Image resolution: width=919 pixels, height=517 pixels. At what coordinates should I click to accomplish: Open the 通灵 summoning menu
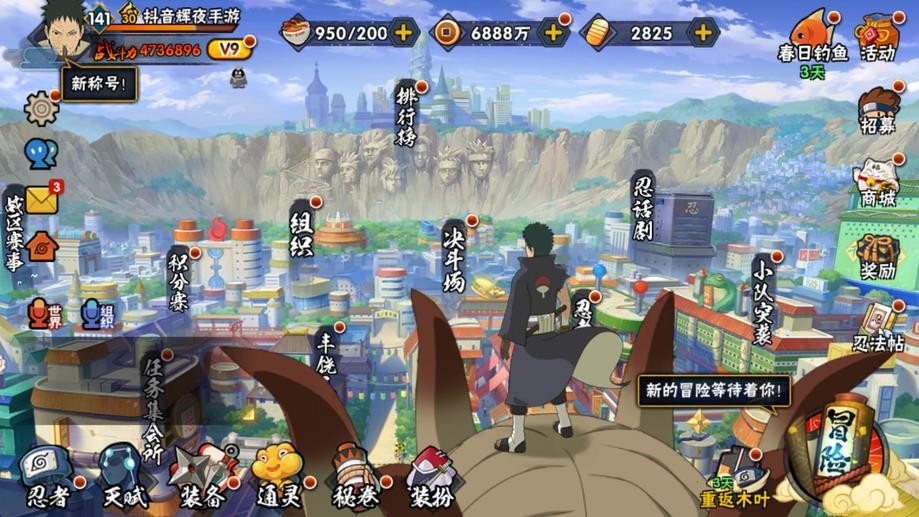pos(277,476)
